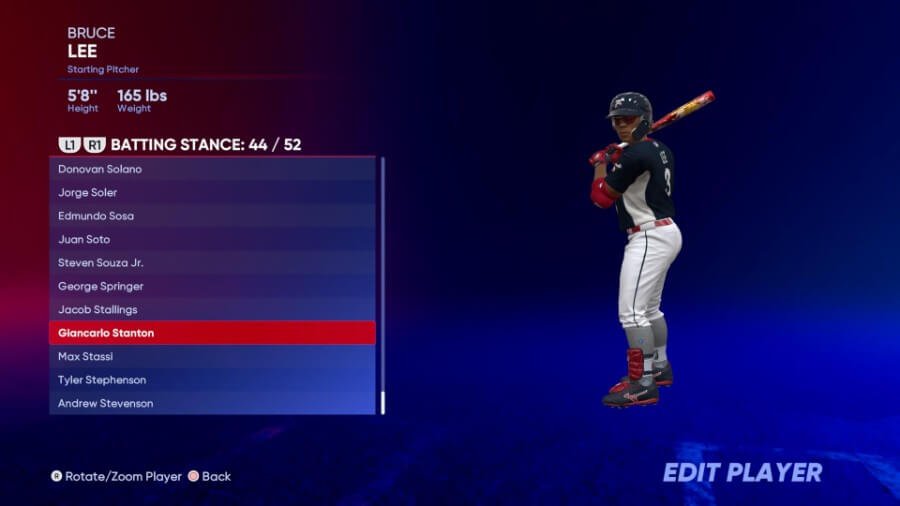Select Tyler Stephenson batting stance
The height and width of the screenshot is (506, 900).
coord(212,380)
